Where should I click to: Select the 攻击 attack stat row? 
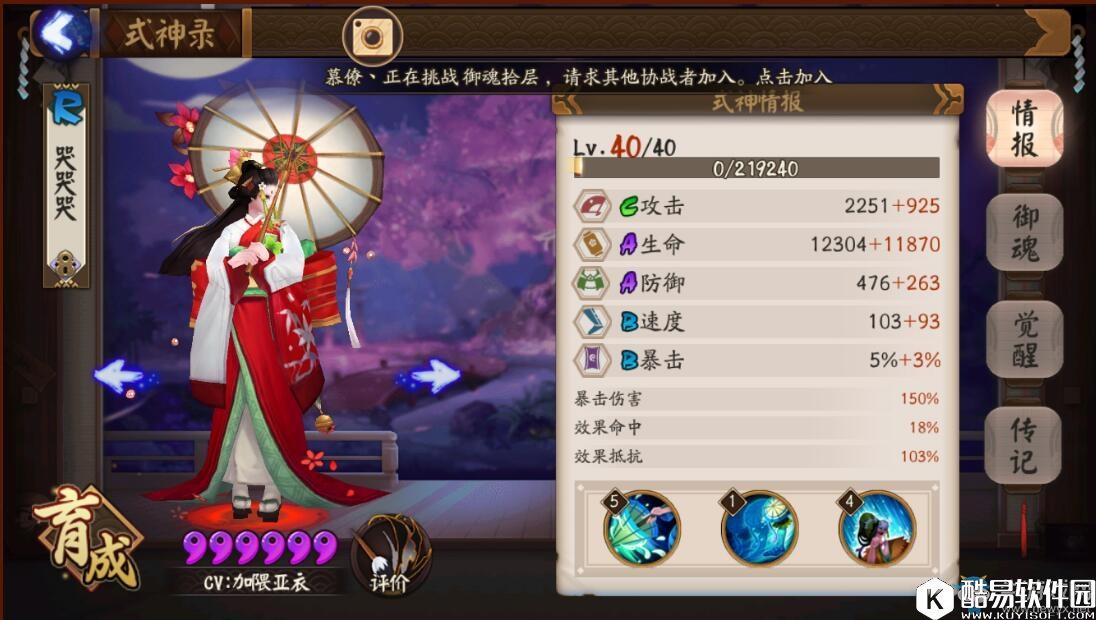point(757,206)
